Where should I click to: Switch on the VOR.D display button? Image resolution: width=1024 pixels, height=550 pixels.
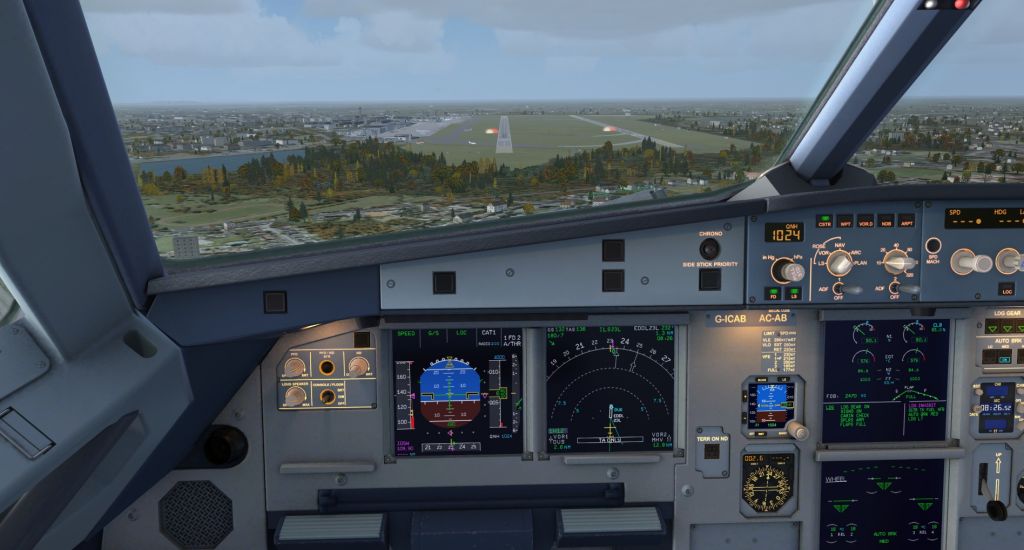tap(865, 220)
